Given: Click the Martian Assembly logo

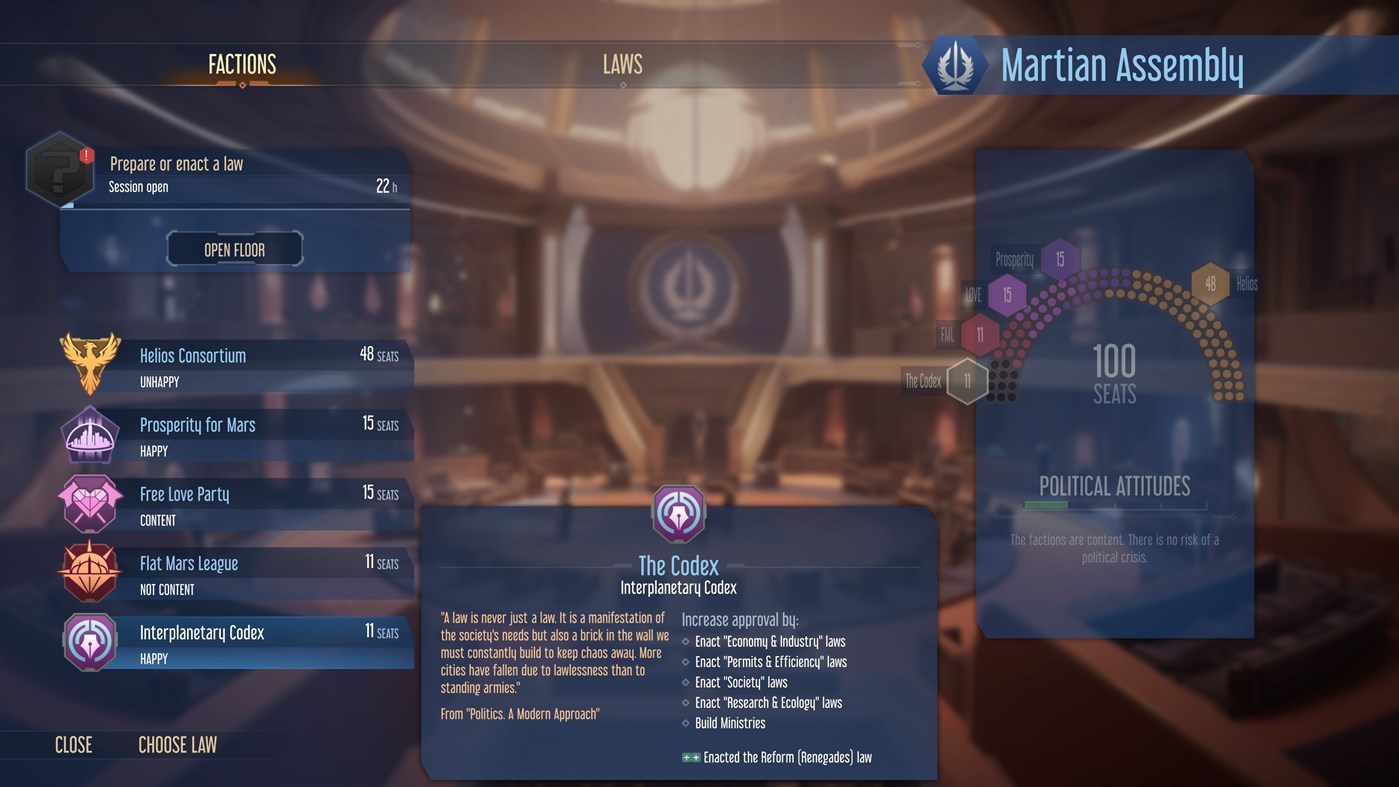Looking at the screenshot, I should pos(956,65).
